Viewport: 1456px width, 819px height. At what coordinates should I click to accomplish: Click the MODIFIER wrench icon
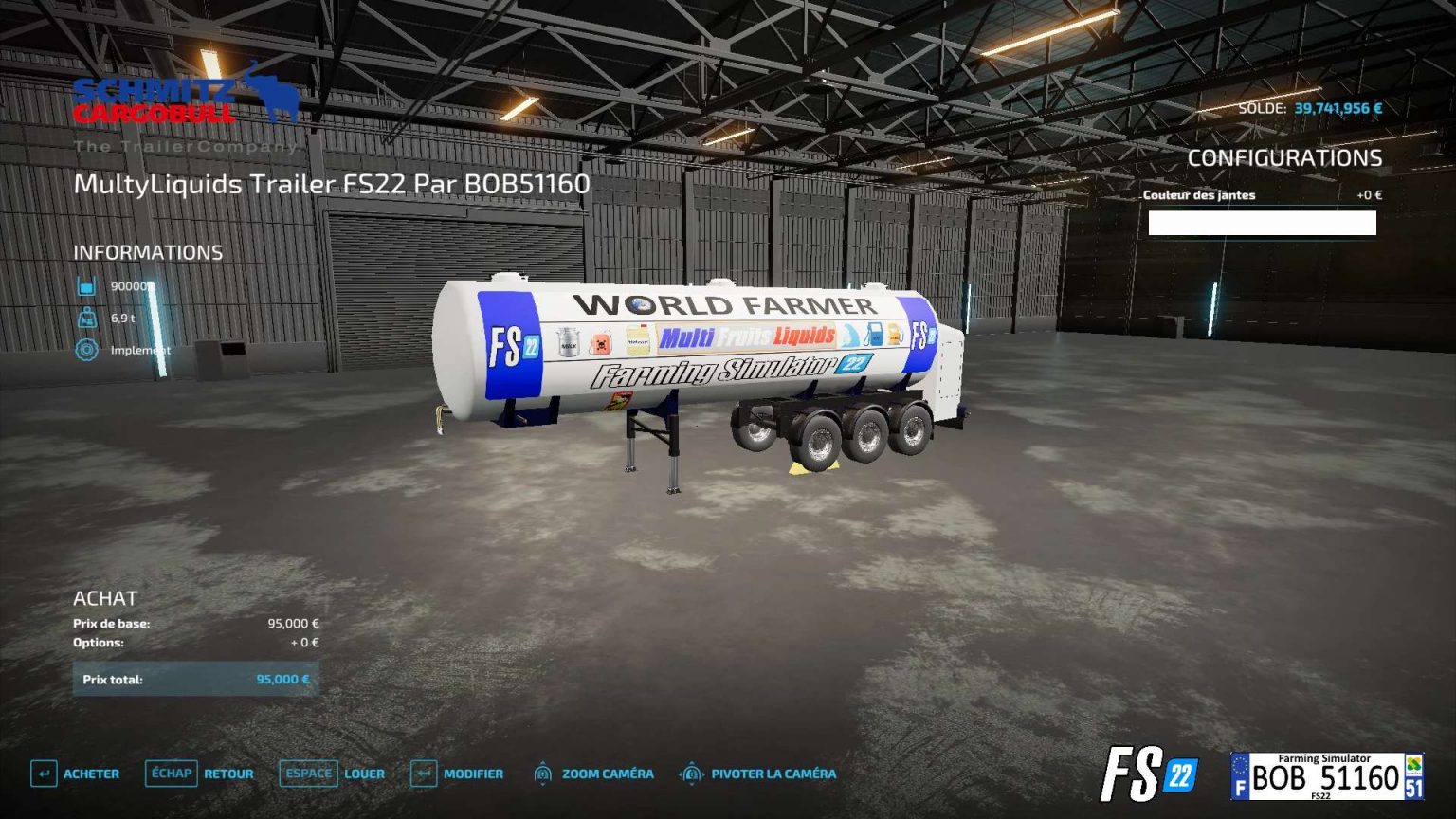click(423, 773)
